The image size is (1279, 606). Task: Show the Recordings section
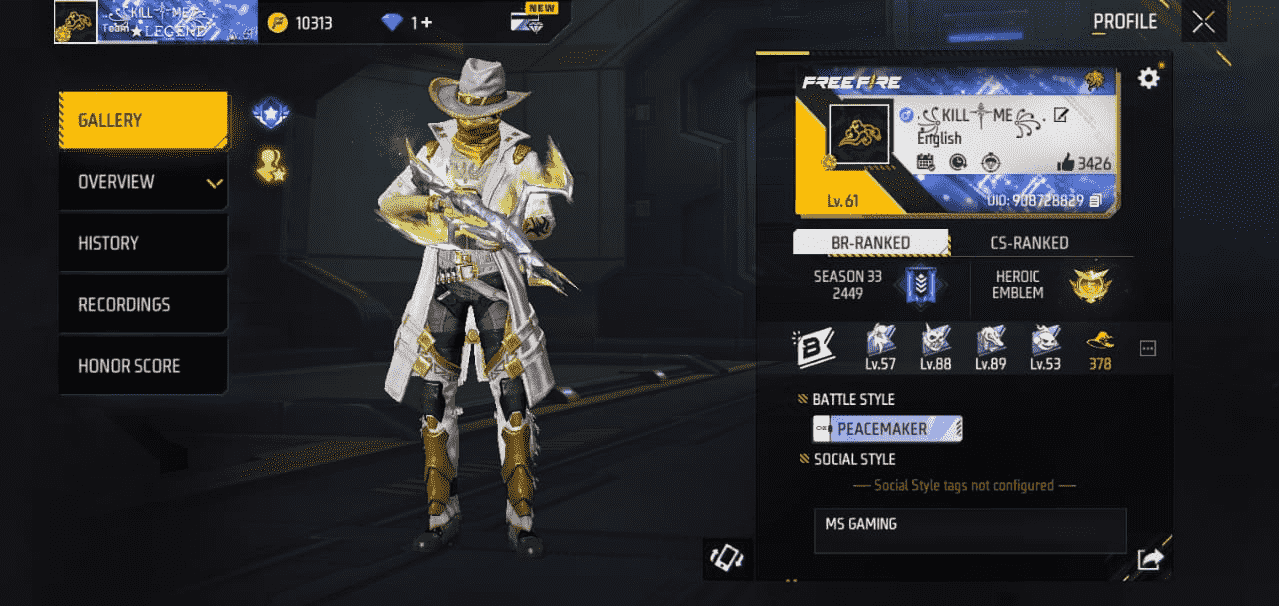tap(142, 304)
